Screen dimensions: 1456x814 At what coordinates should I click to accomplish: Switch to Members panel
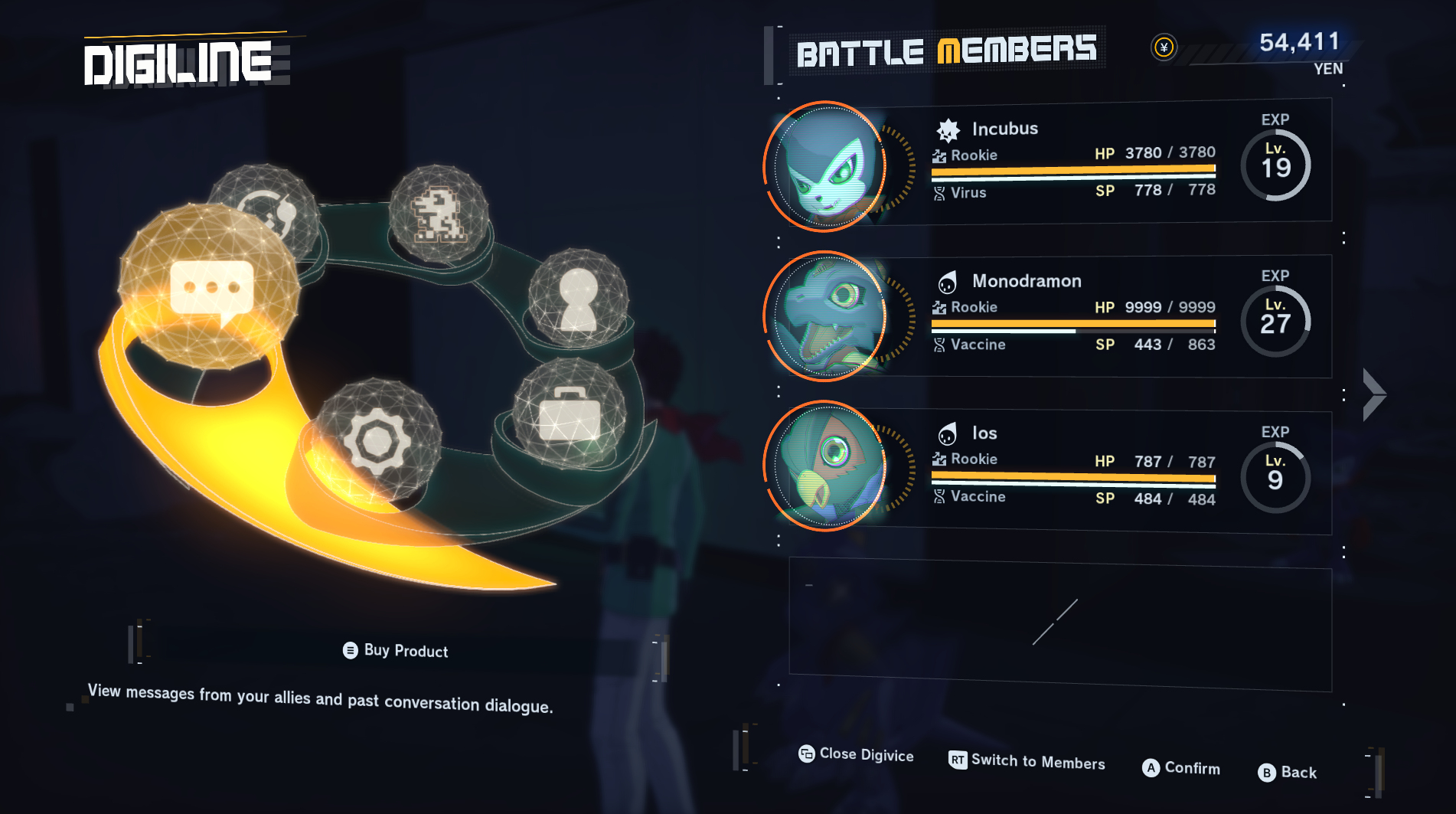1027,761
